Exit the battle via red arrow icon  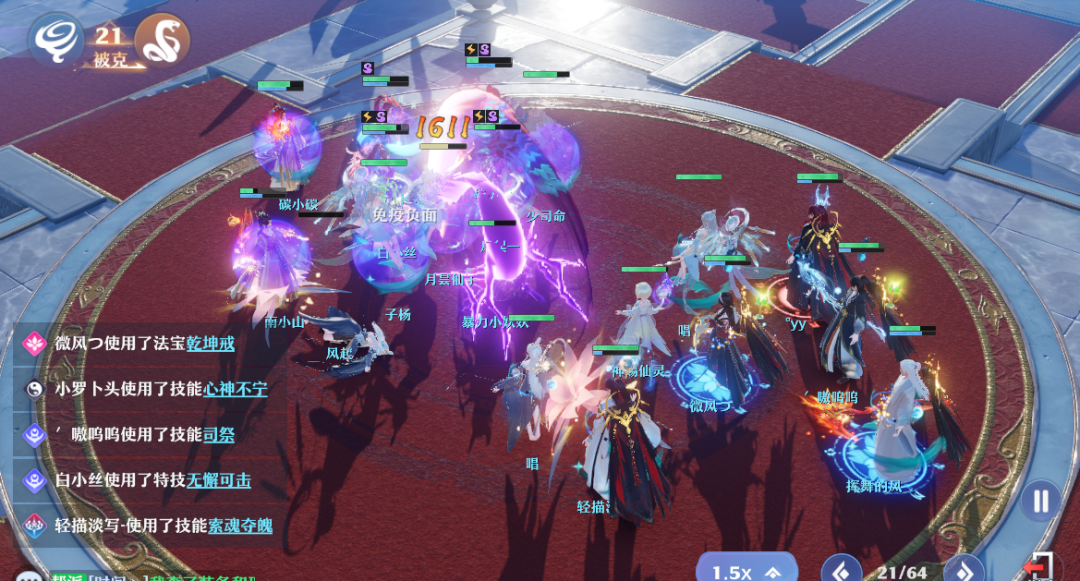tap(1040, 567)
